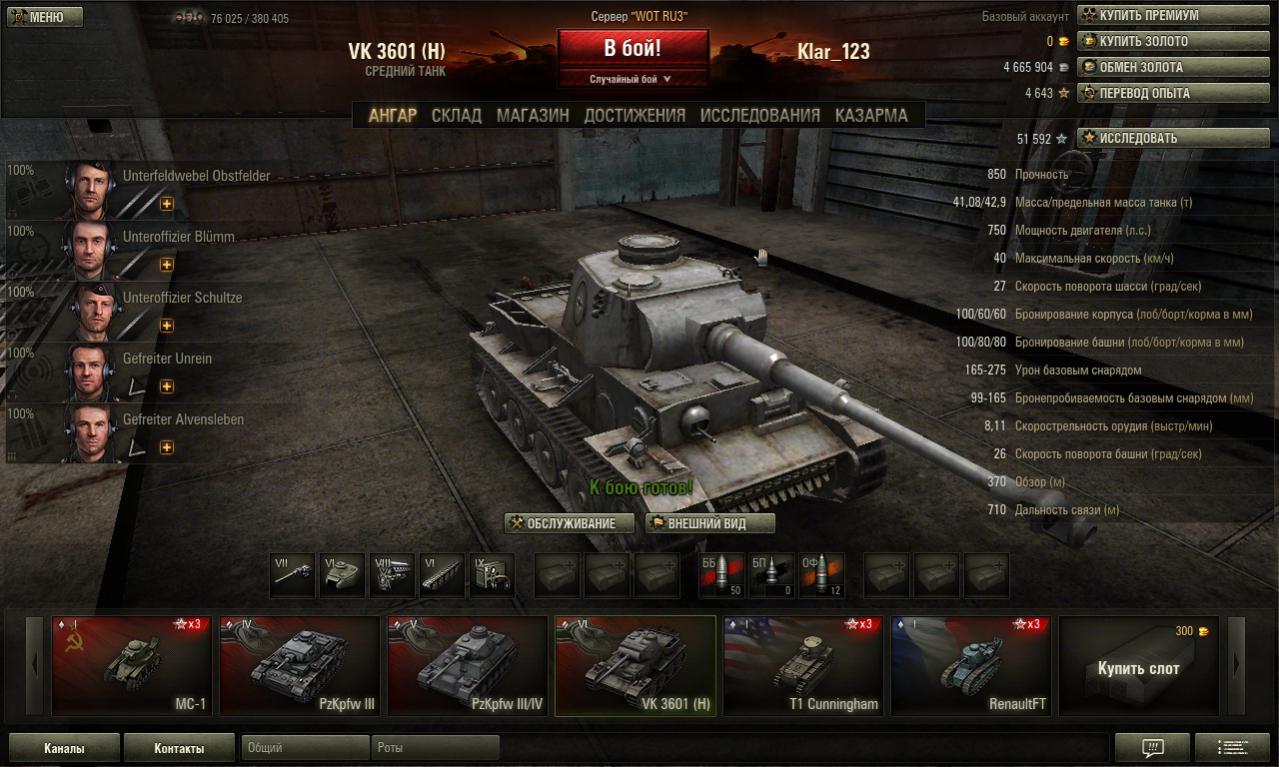Choose the T1 Cunningham tank
The image size is (1279, 767).
click(x=803, y=665)
